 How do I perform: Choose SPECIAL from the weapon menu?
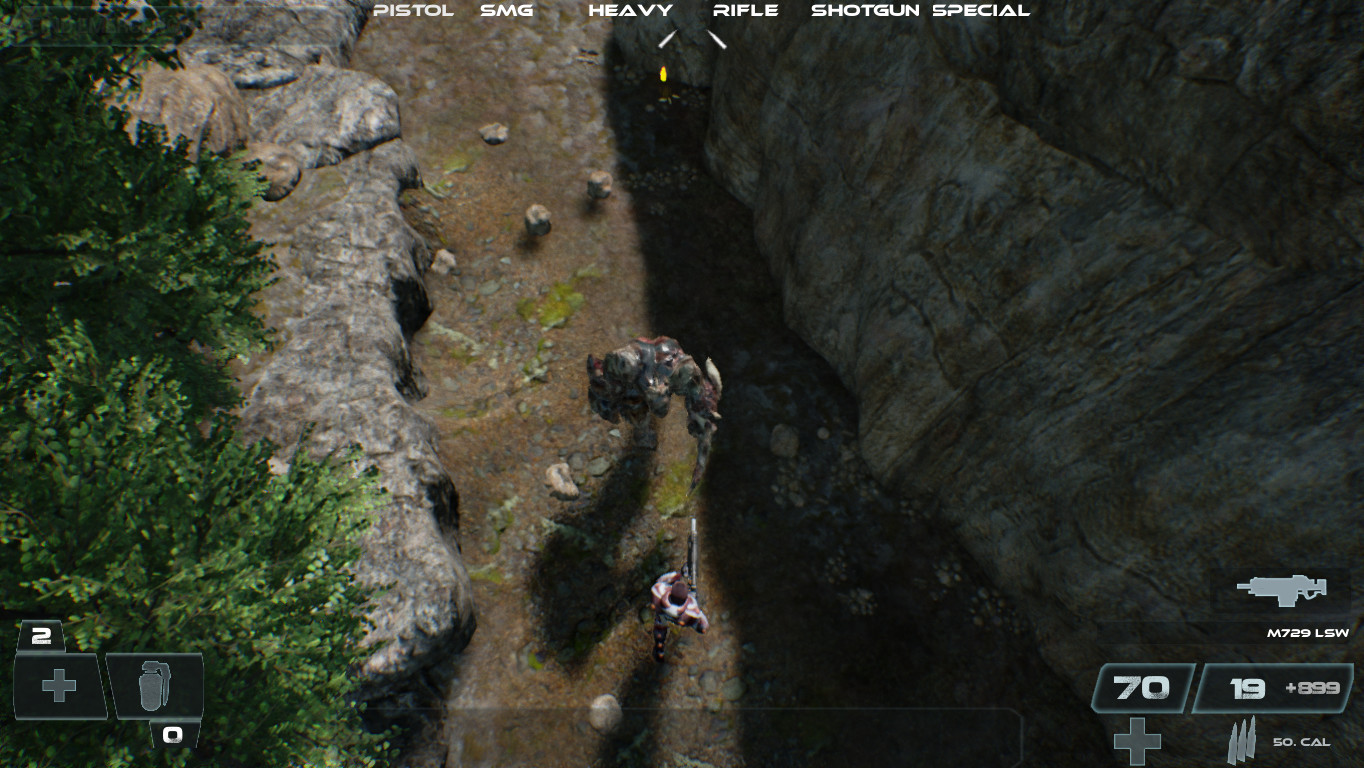[x=981, y=11]
